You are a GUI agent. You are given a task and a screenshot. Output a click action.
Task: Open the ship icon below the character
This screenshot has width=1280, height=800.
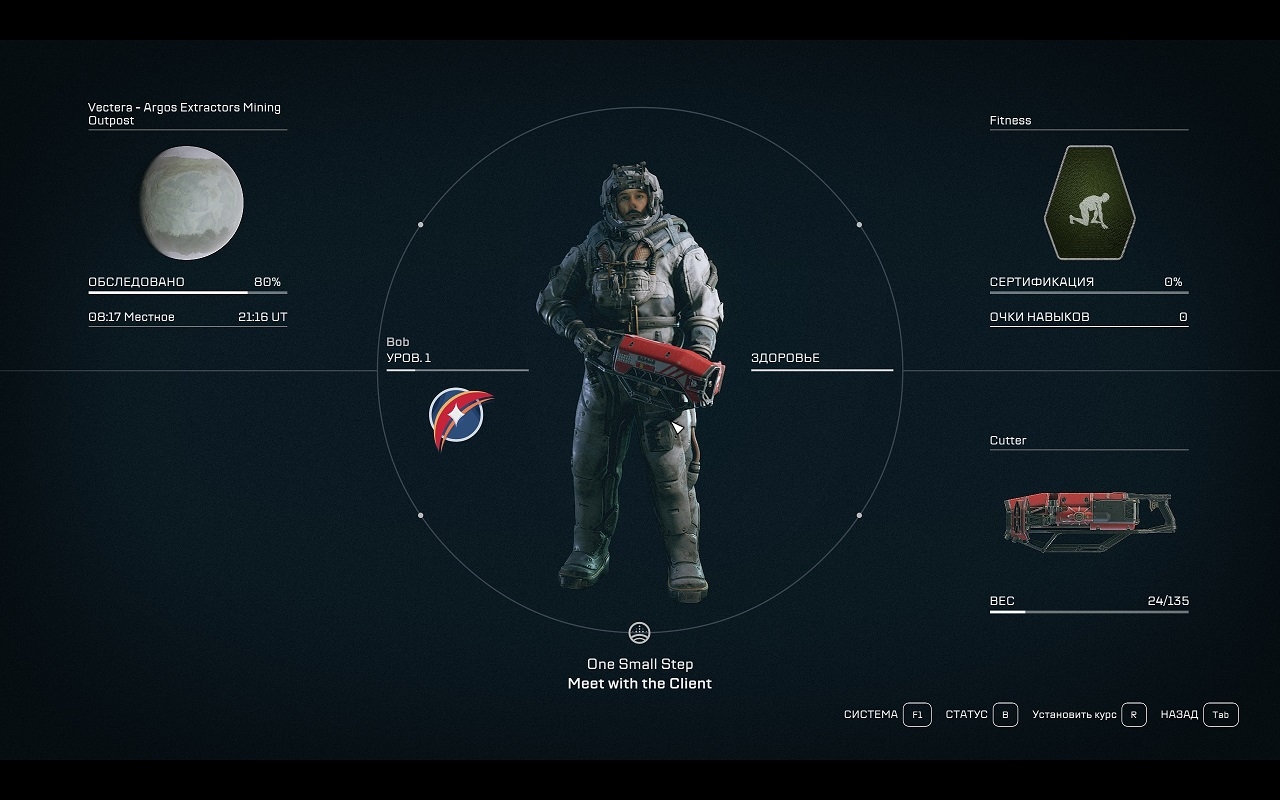click(x=640, y=633)
